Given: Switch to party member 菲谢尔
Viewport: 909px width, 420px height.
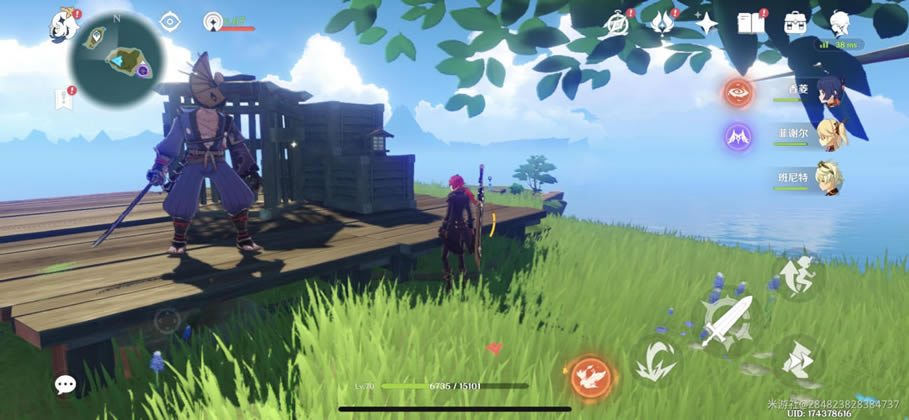Looking at the screenshot, I should tap(829, 136).
